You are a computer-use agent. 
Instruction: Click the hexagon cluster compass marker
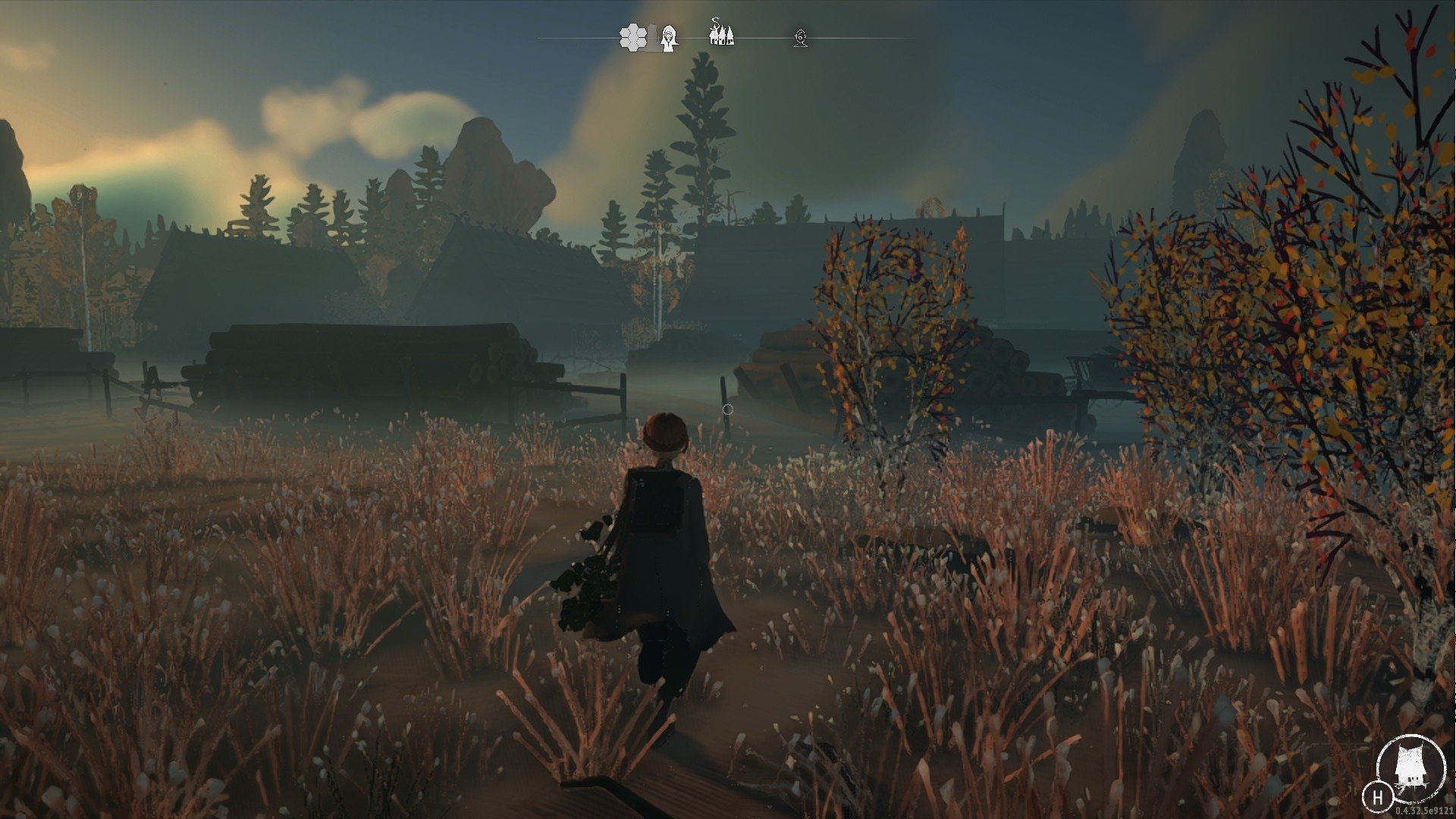pos(632,37)
